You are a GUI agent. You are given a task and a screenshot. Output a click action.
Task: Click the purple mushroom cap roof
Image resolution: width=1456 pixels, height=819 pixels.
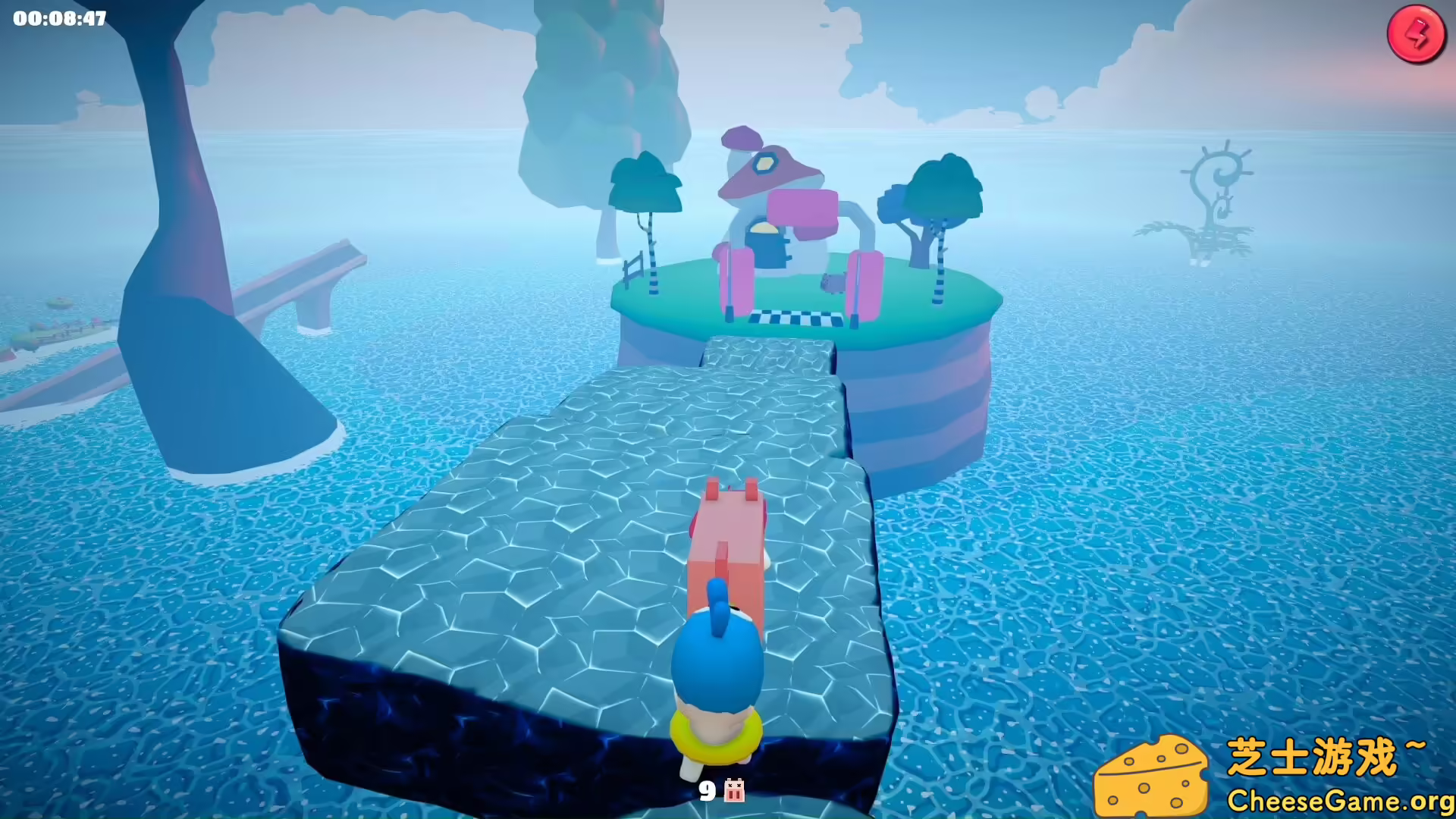point(770,174)
